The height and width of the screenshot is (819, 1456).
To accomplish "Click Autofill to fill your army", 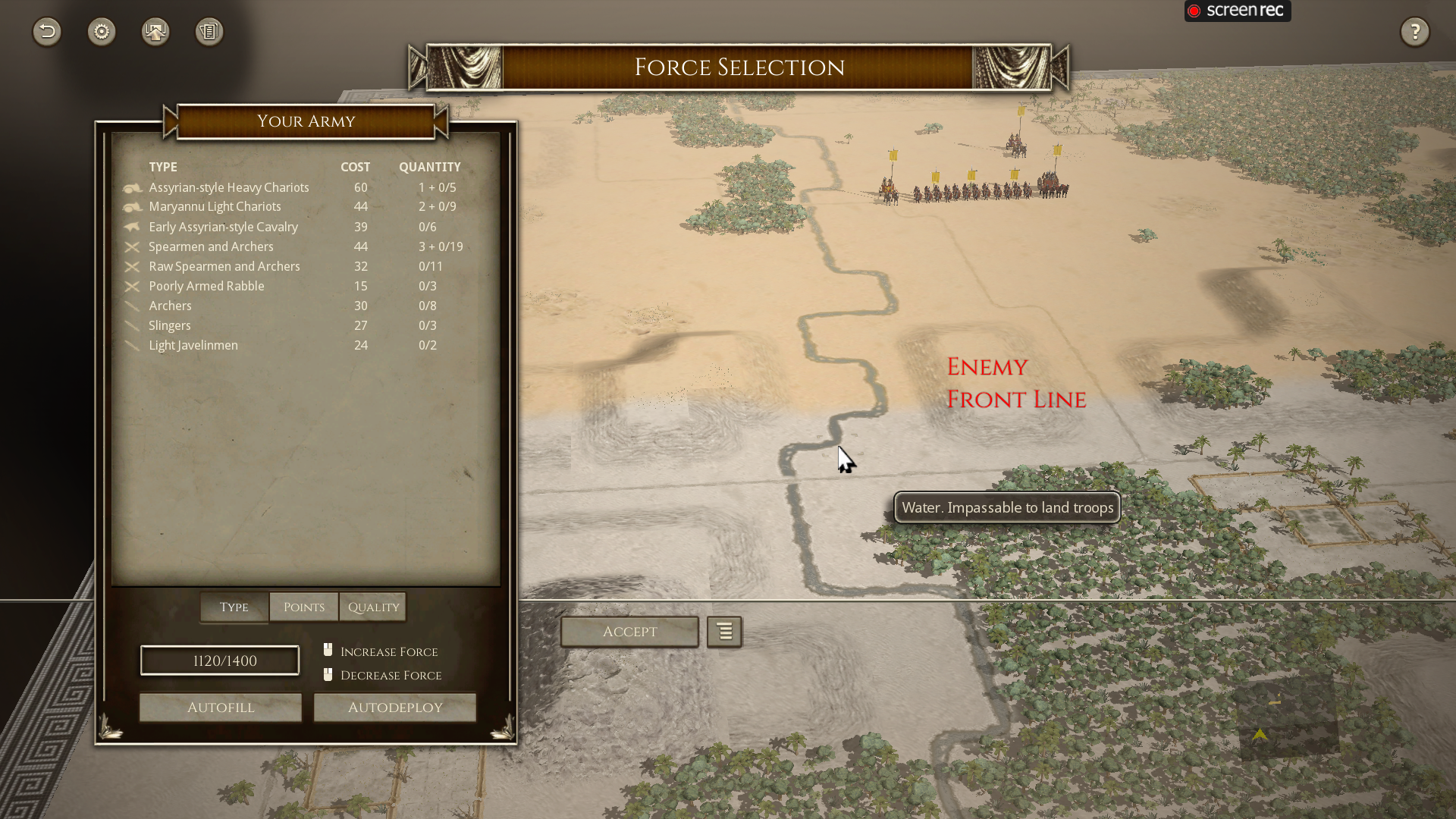I will (220, 707).
